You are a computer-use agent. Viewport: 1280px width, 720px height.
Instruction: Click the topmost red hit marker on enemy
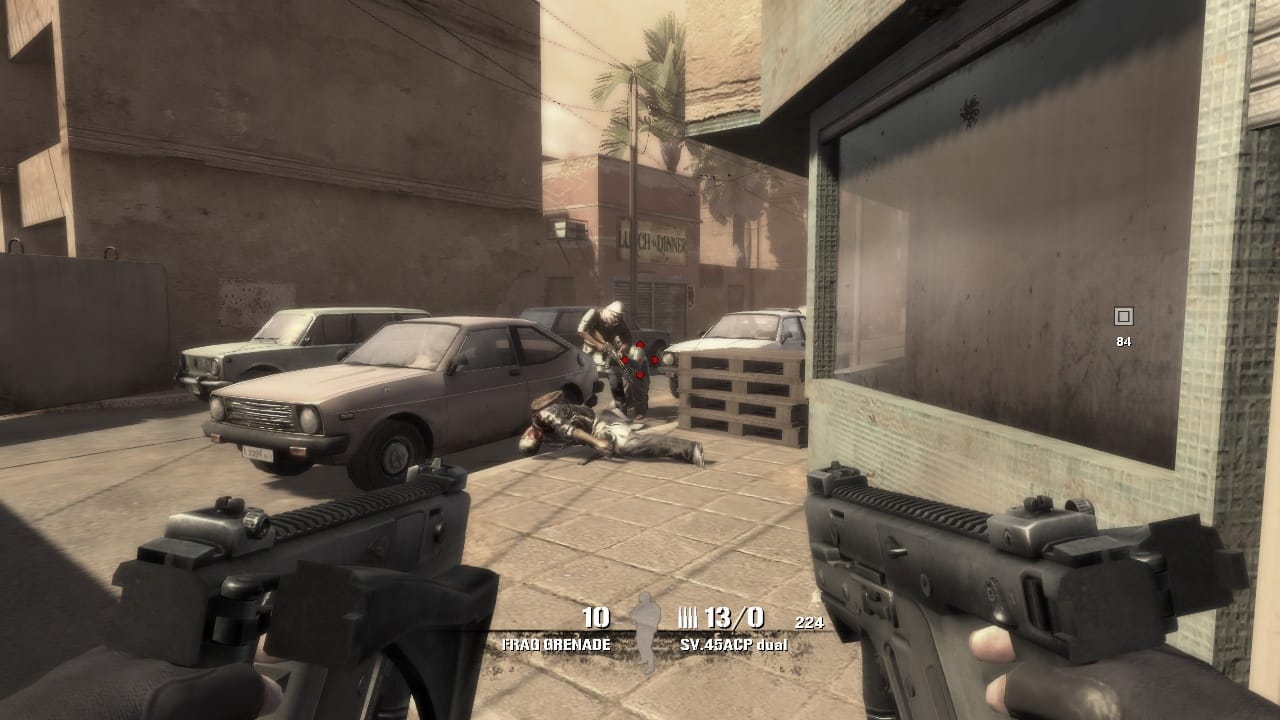[639, 345]
